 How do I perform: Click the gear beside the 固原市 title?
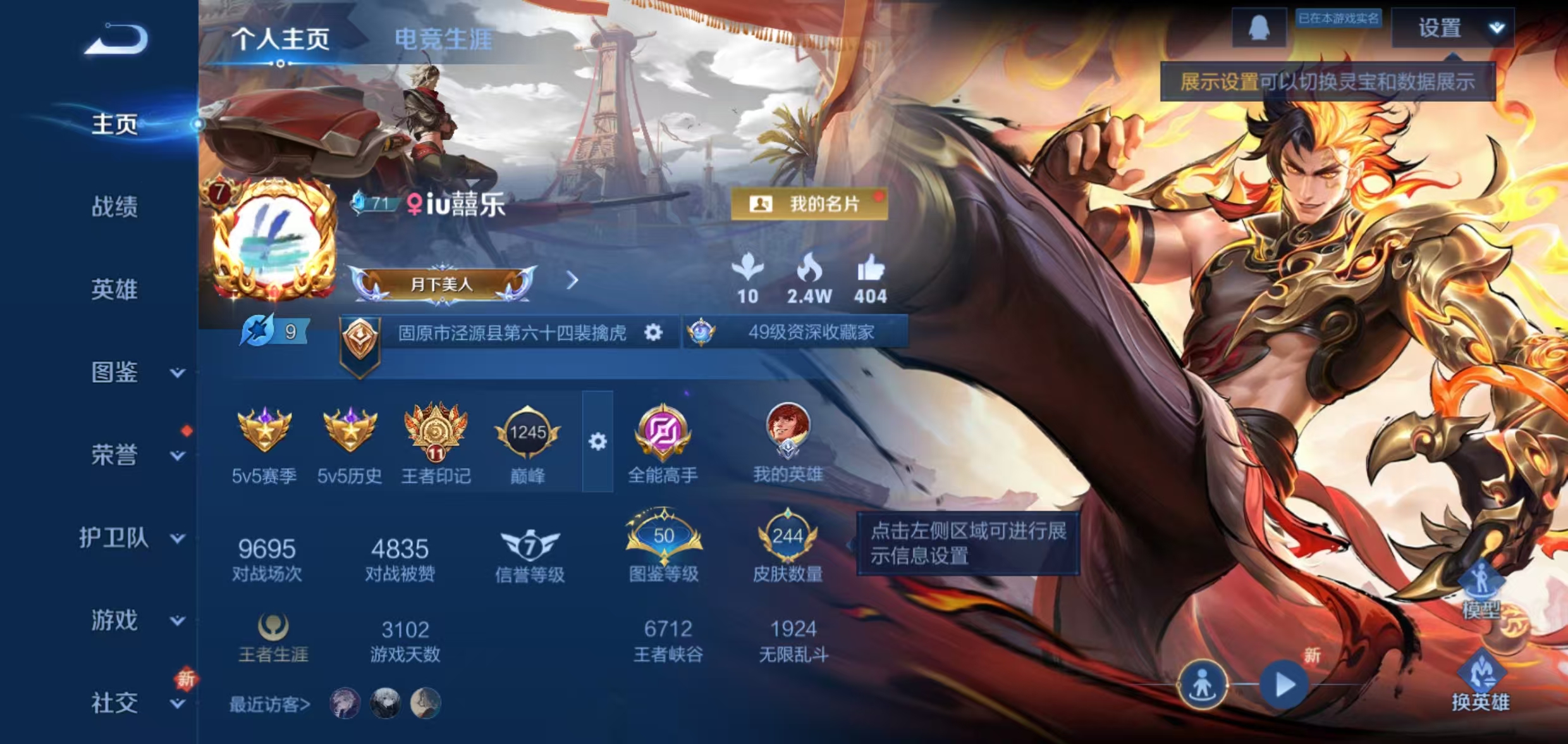pyautogui.click(x=654, y=332)
